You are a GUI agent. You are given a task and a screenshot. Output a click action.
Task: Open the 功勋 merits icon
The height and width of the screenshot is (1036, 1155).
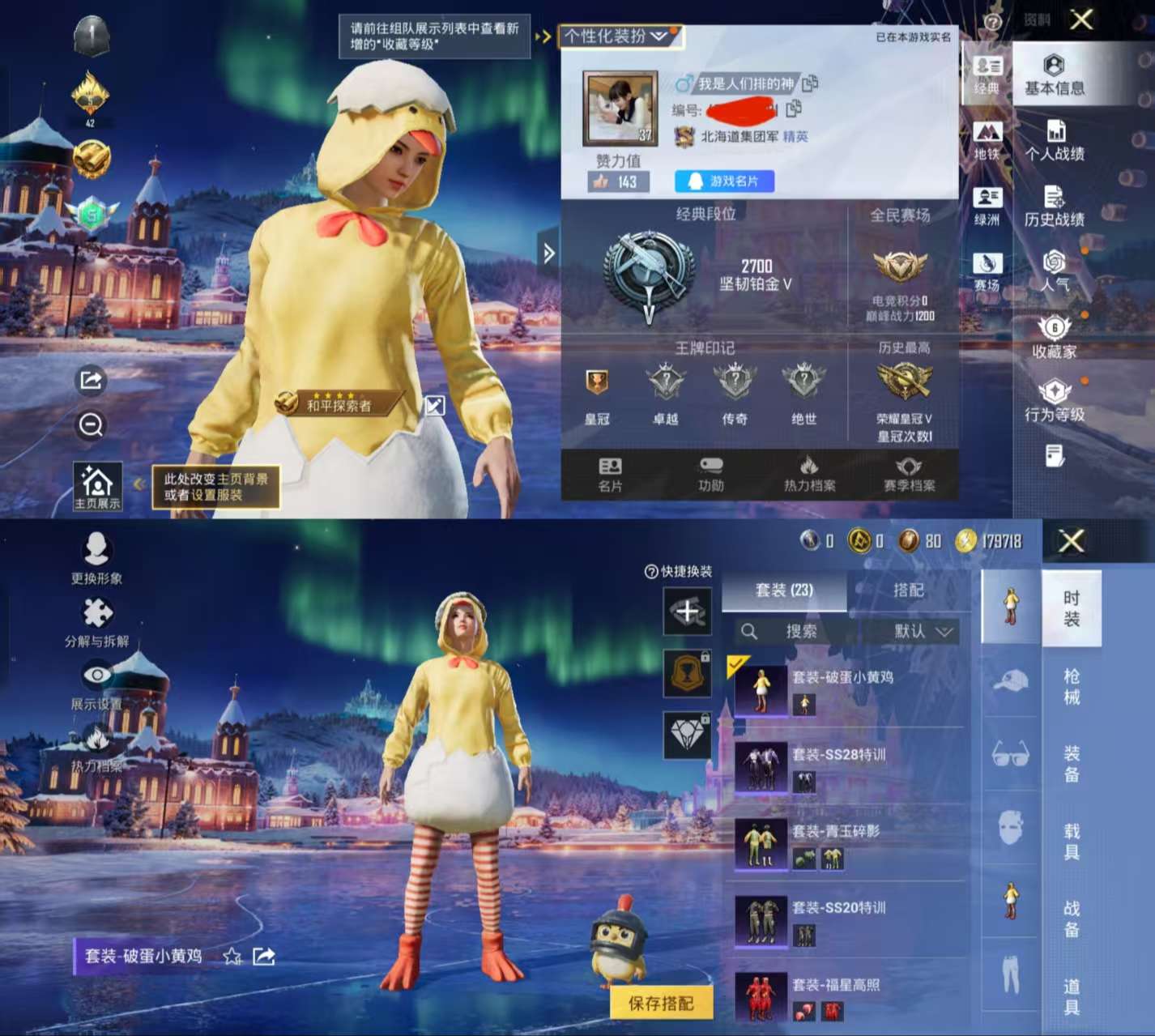coord(710,473)
